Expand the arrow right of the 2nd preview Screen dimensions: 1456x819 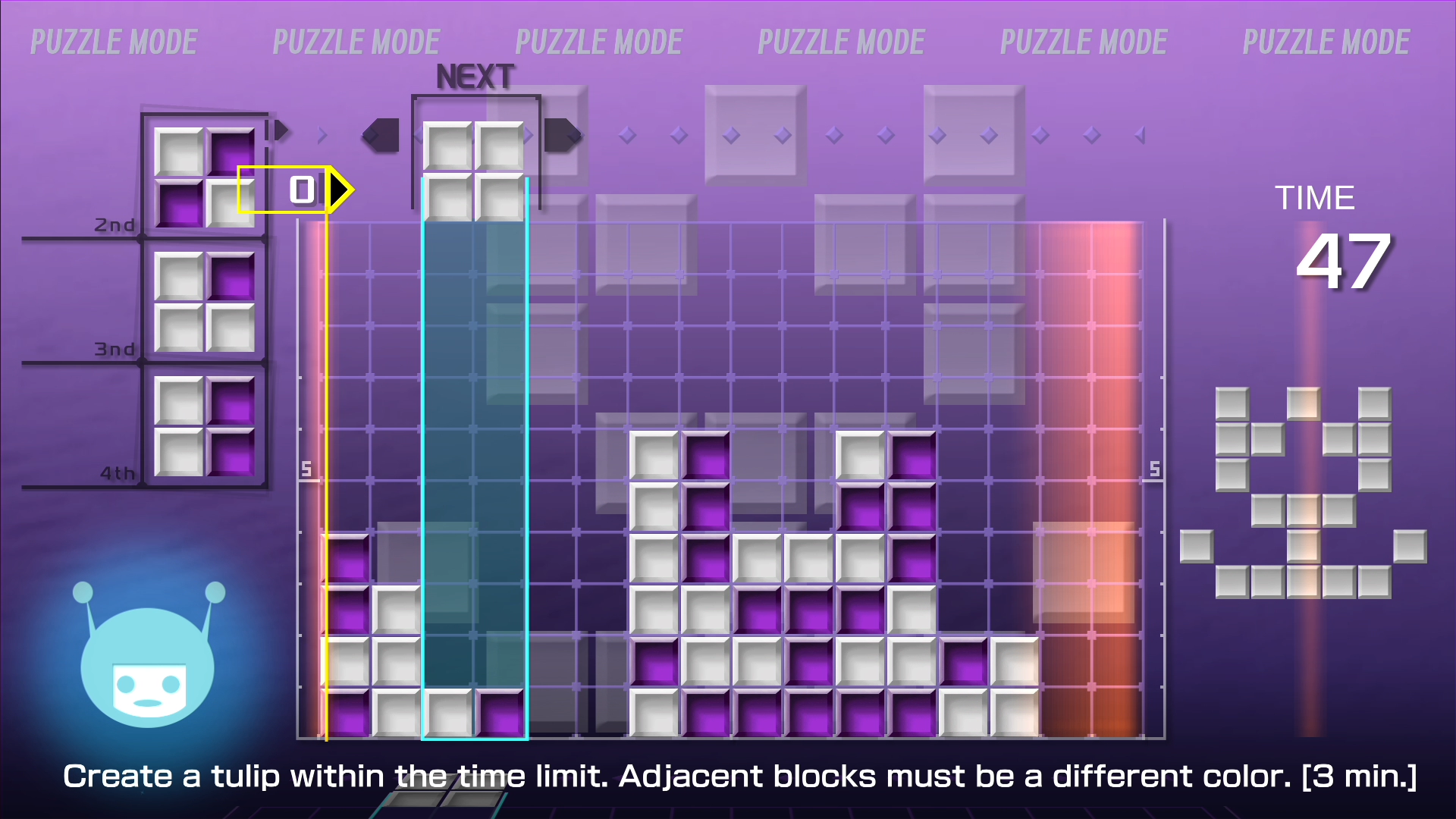coord(281,130)
